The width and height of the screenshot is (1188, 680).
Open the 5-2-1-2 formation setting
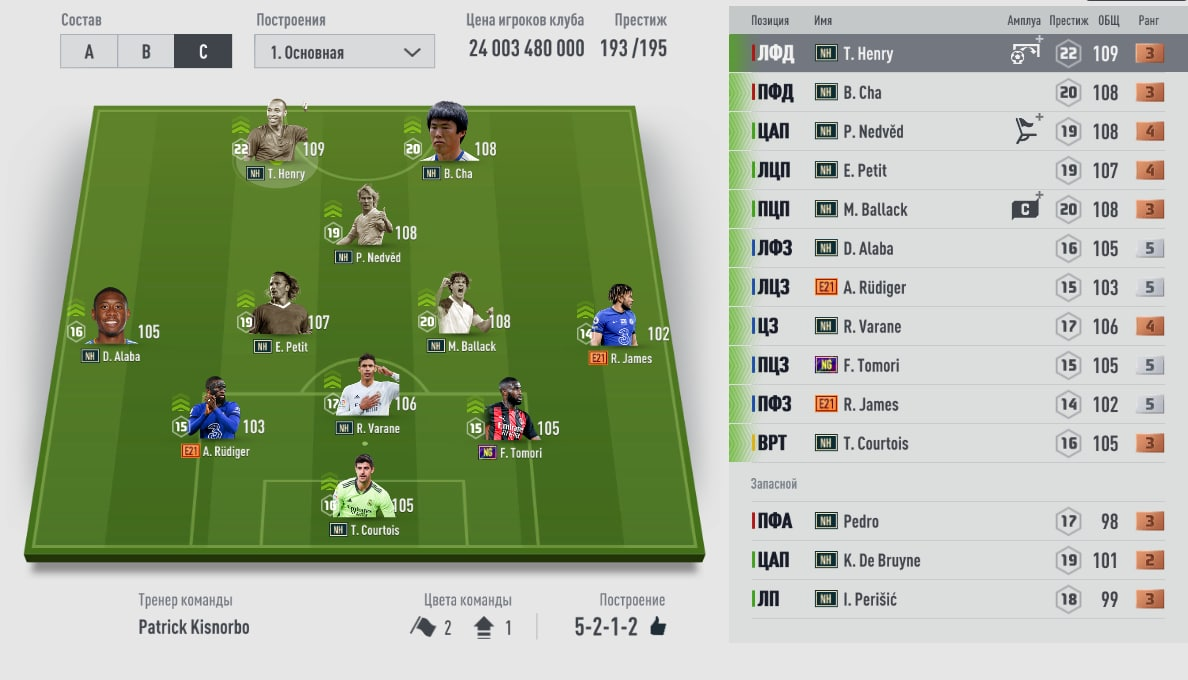click(x=620, y=627)
